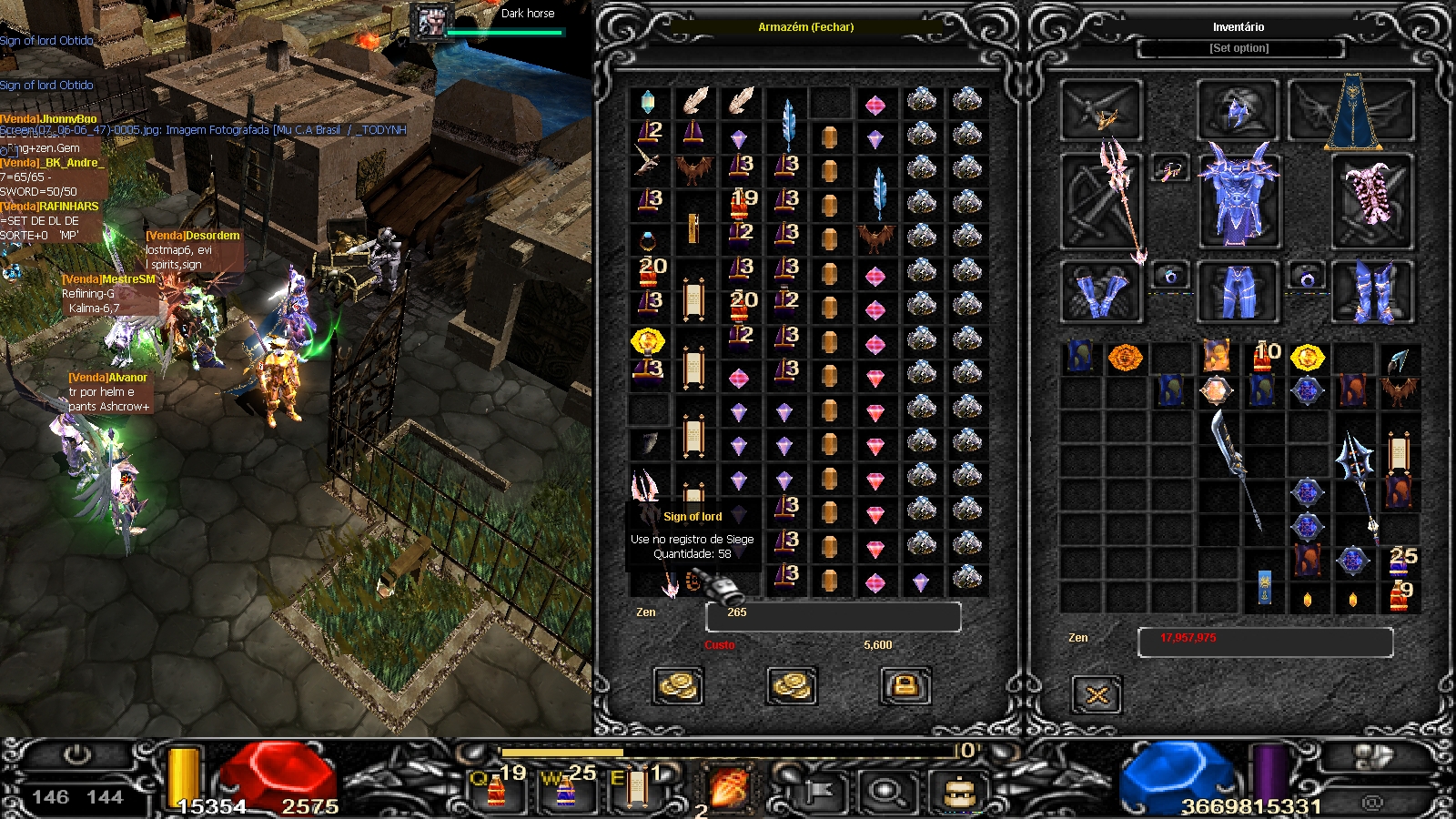Select the active orange skill icon
Image resolution: width=1456 pixels, height=819 pixels.
click(729, 788)
